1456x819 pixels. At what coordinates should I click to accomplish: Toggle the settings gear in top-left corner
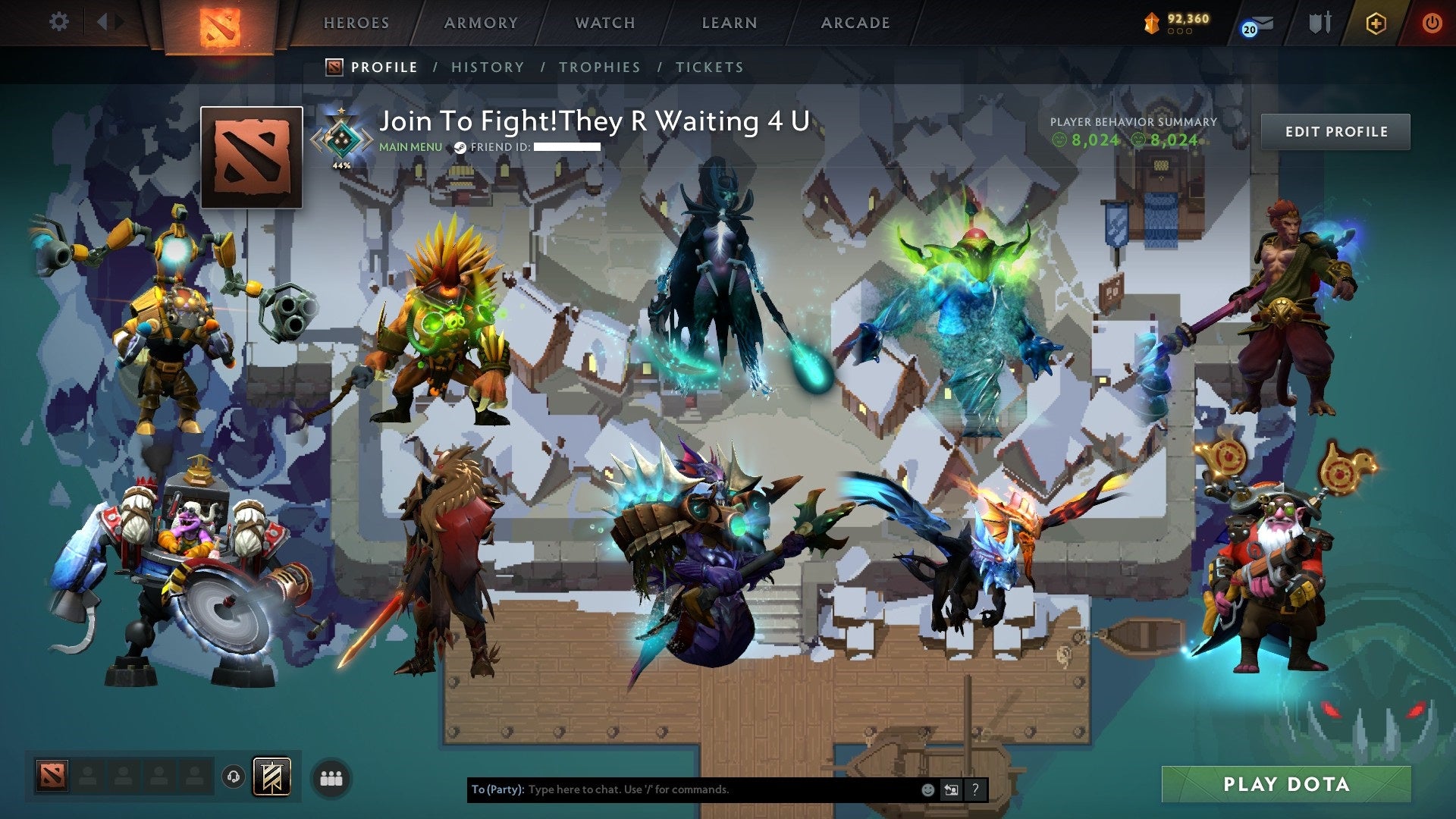[x=58, y=21]
